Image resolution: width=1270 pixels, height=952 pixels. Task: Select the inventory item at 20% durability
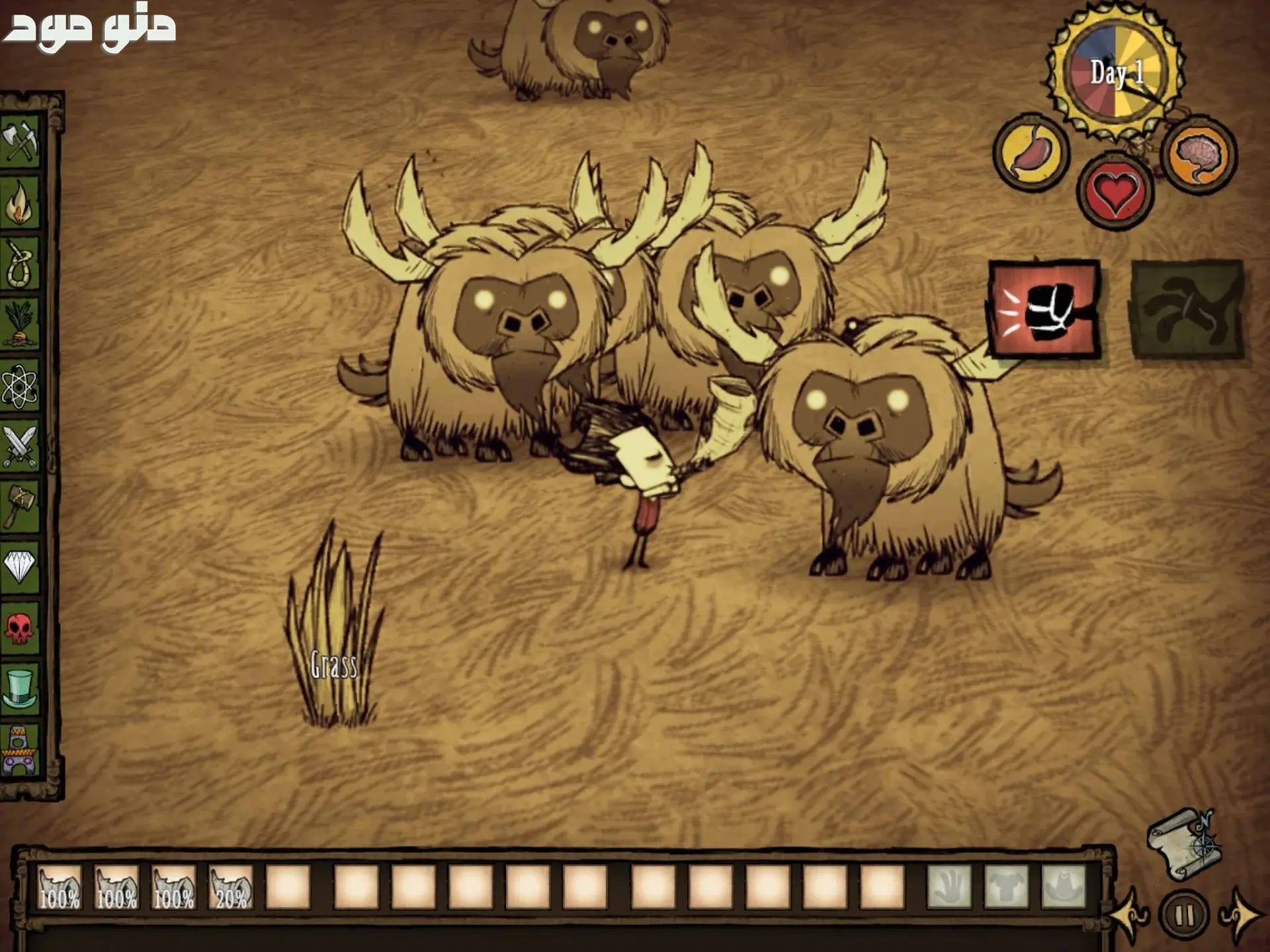point(231,887)
